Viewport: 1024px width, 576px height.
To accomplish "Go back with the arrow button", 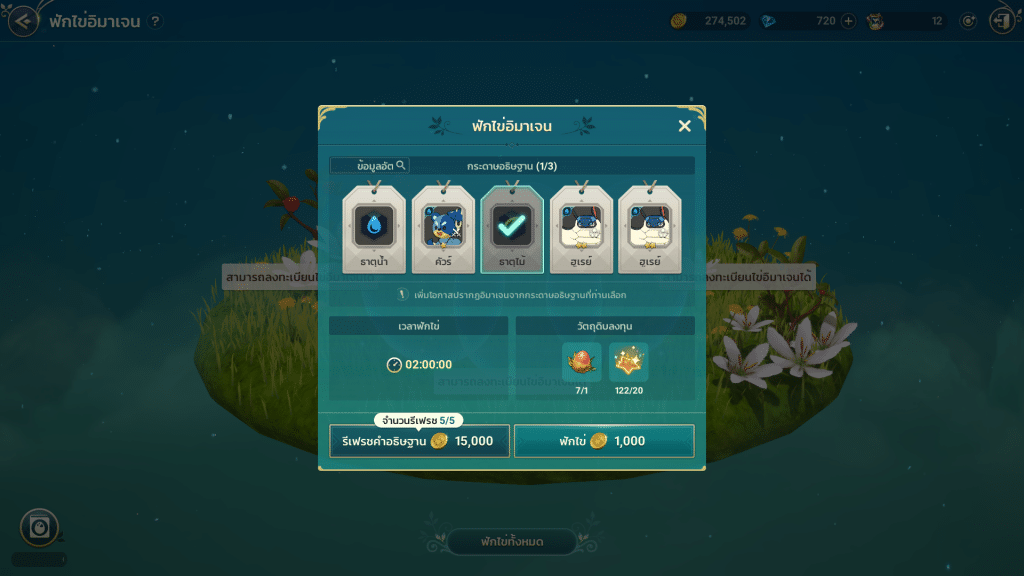I will [x=24, y=21].
